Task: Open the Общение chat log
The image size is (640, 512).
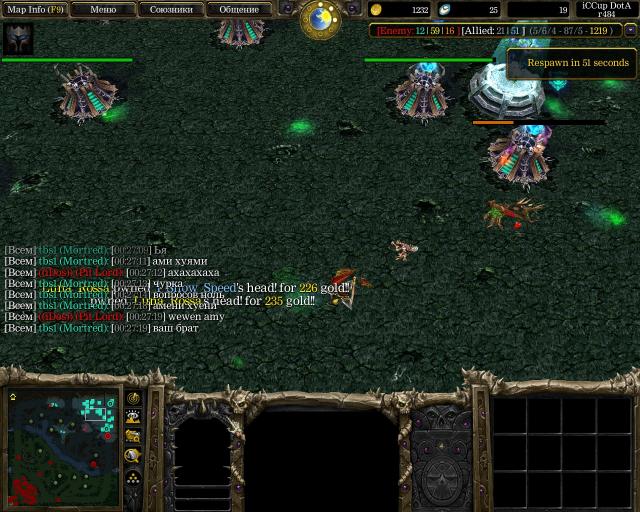Action: (239, 9)
